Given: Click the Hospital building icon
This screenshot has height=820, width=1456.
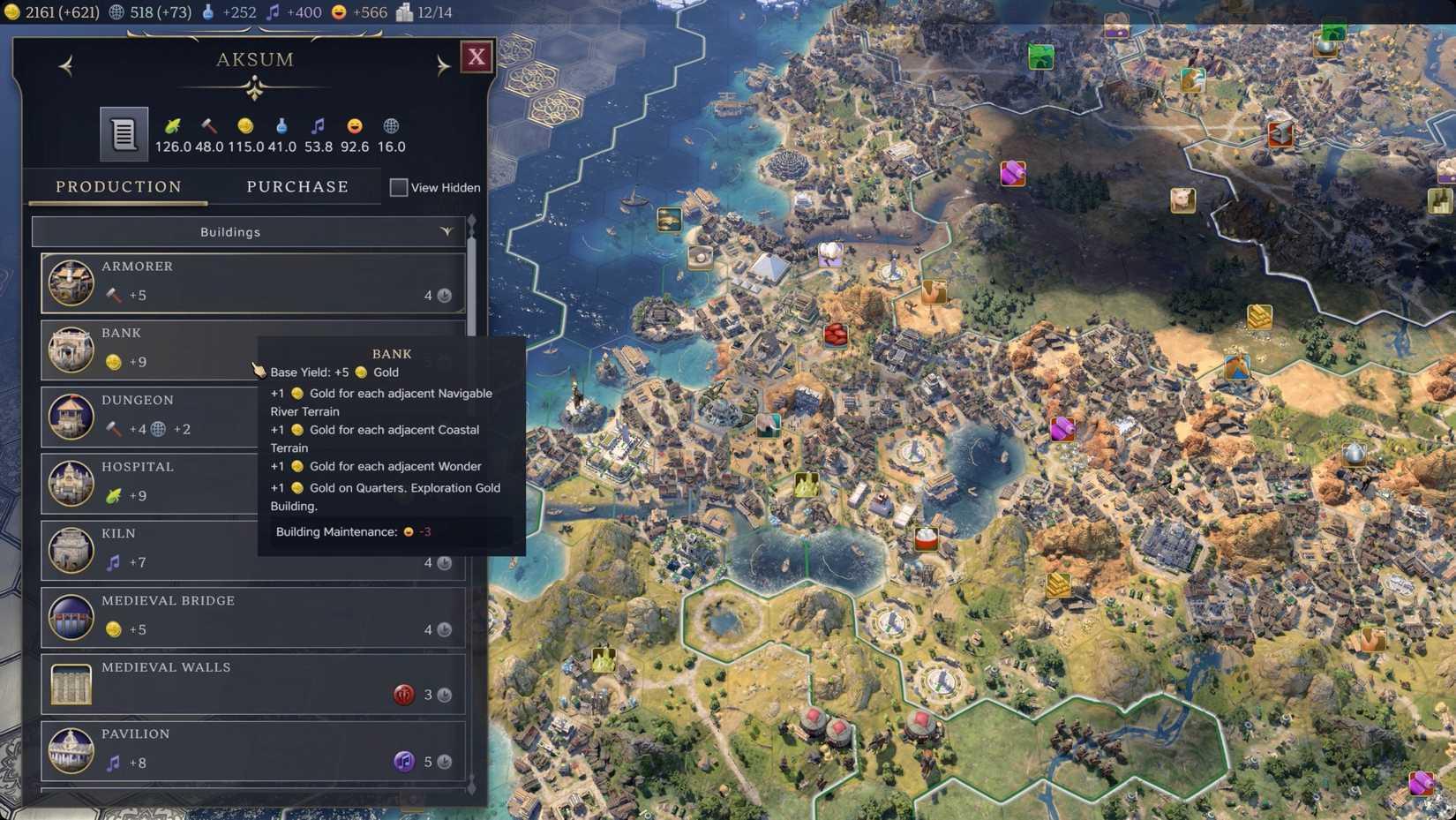Looking at the screenshot, I should [x=71, y=483].
